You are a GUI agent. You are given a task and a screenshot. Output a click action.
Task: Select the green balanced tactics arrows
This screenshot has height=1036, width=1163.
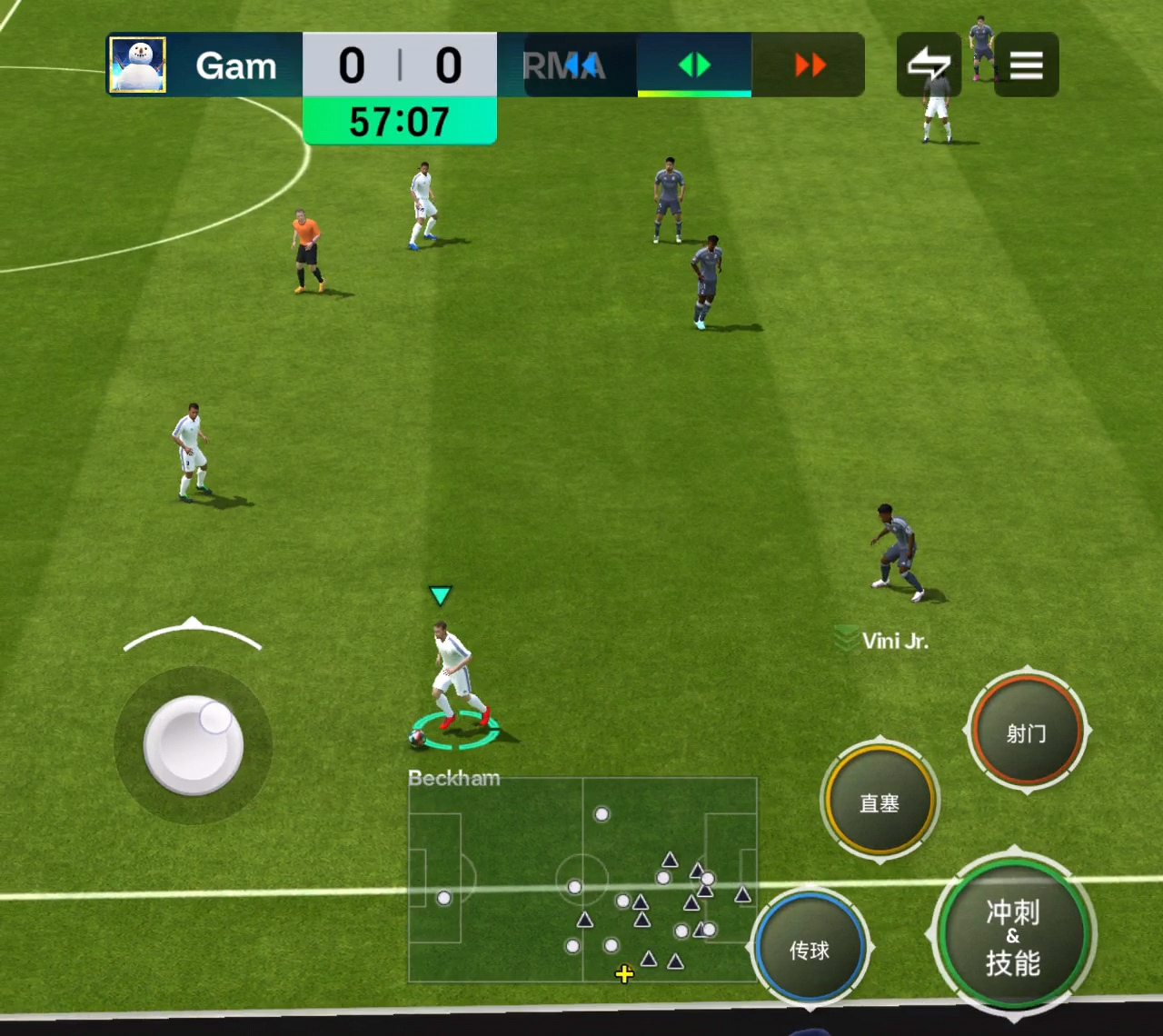(x=694, y=65)
